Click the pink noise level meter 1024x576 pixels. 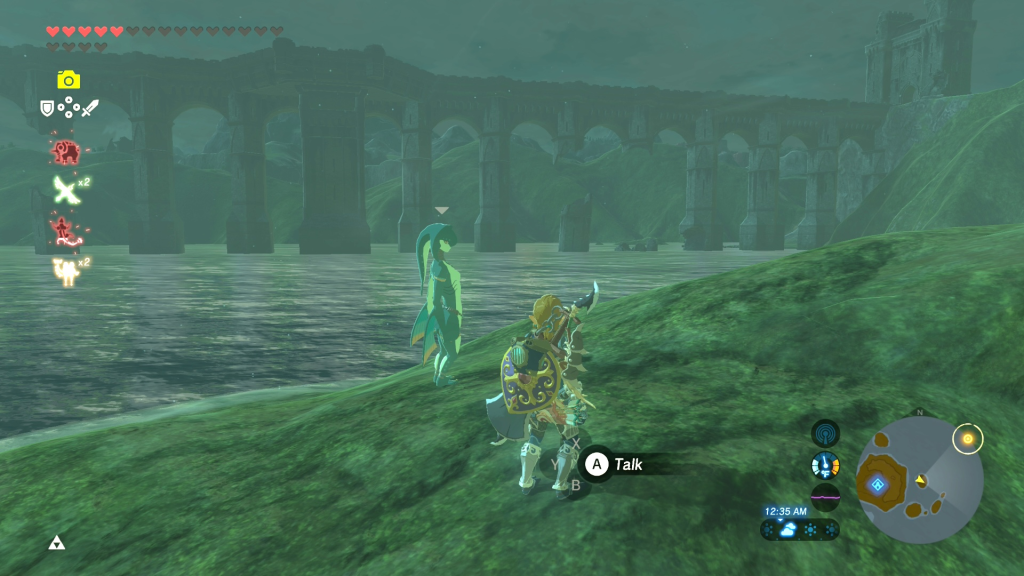(x=825, y=496)
